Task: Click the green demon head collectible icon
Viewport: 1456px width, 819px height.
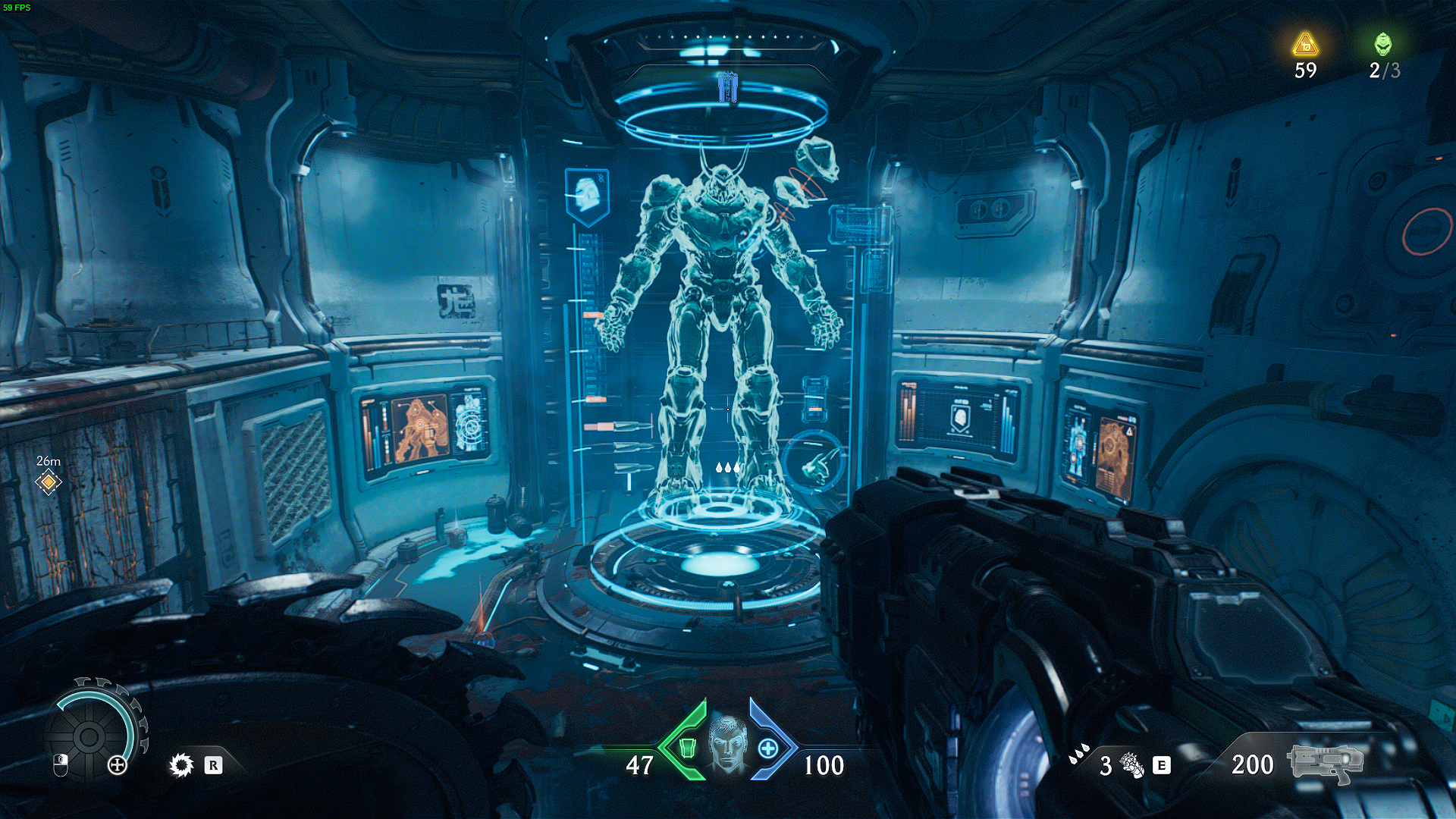Action: [x=1383, y=44]
